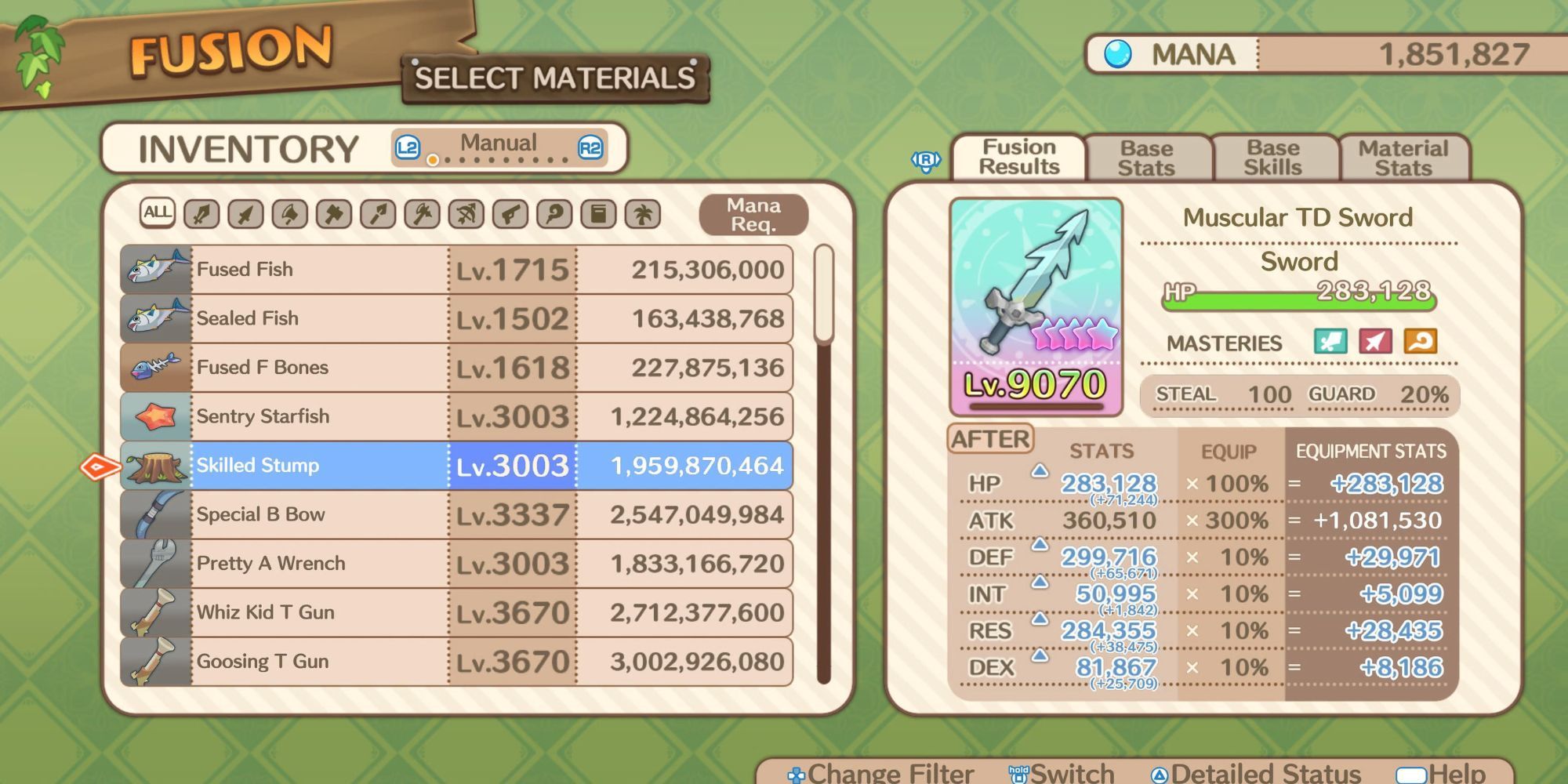Select the Whiz Kid T Gun row

(x=456, y=612)
